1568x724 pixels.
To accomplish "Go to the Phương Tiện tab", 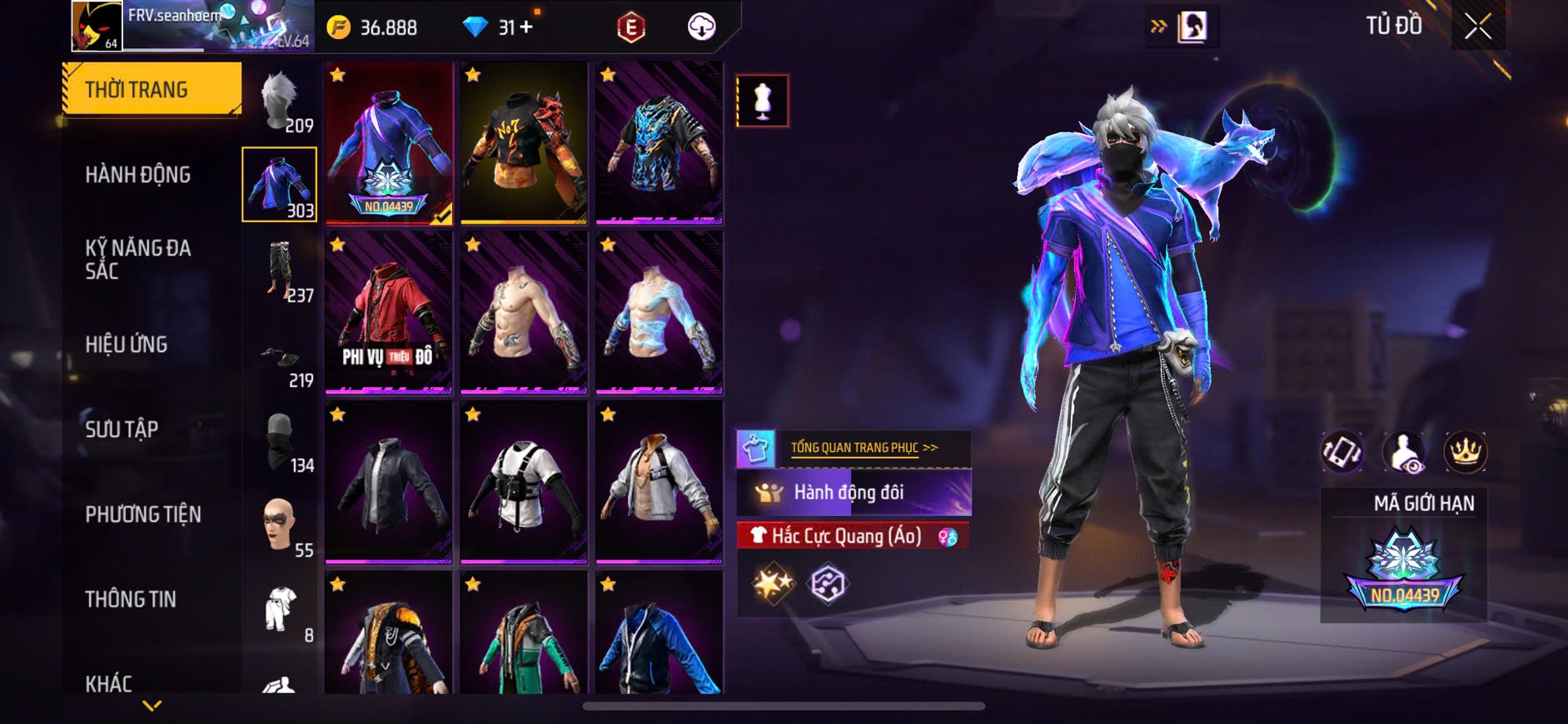I will pyautogui.click(x=143, y=514).
